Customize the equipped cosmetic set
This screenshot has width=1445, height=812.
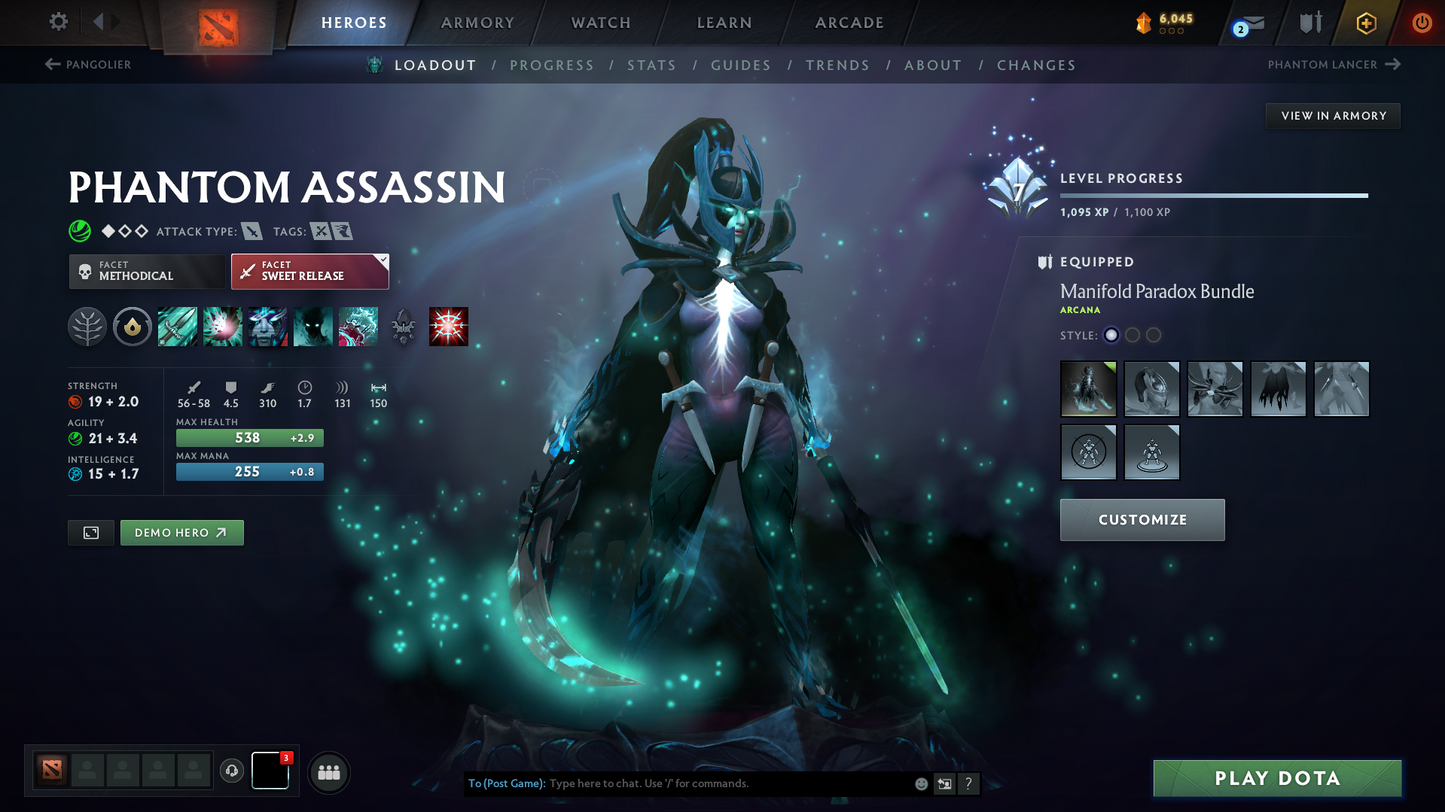[x=1142, y=520]
